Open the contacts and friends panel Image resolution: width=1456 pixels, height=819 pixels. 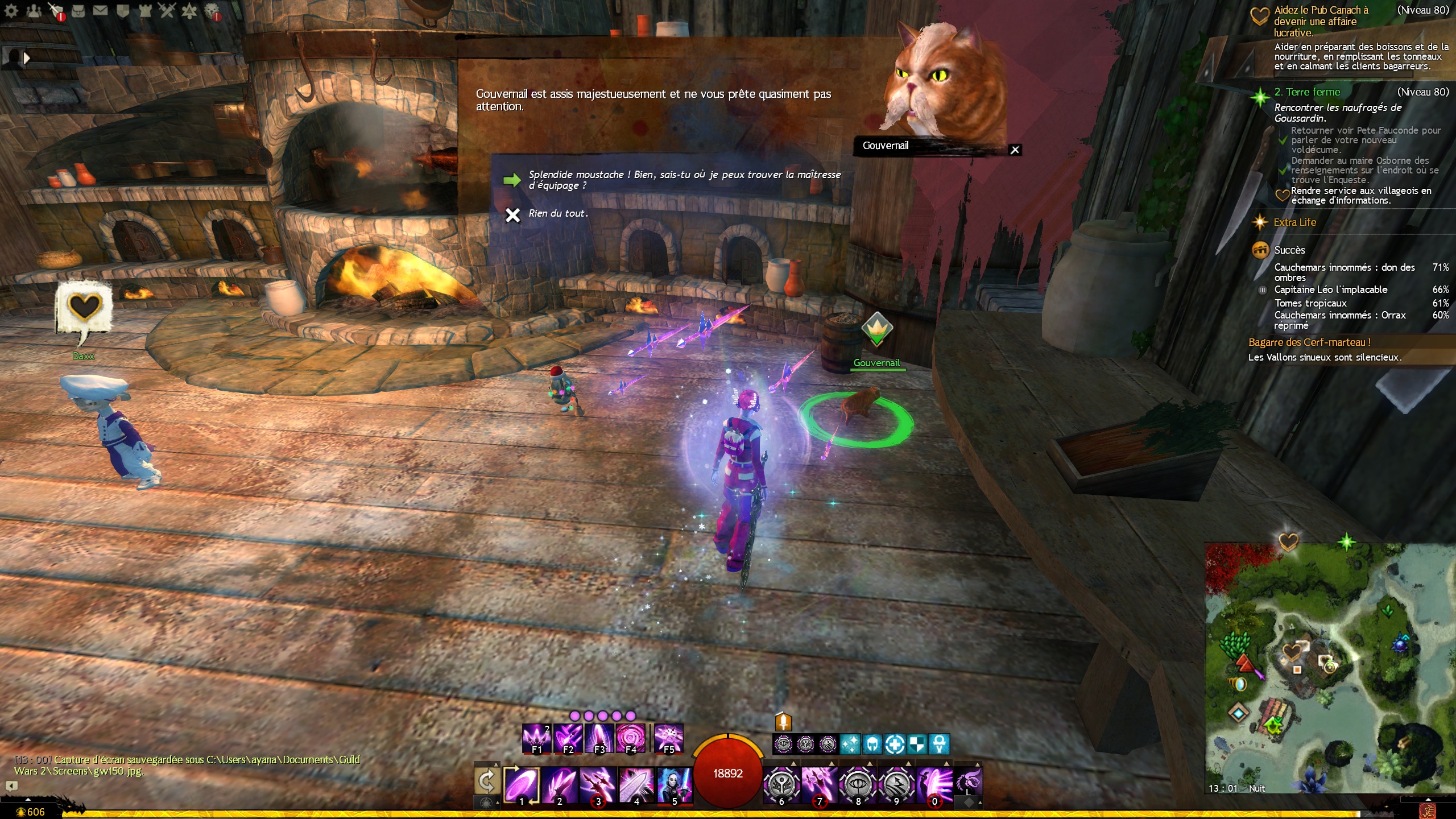click(34, 10)
